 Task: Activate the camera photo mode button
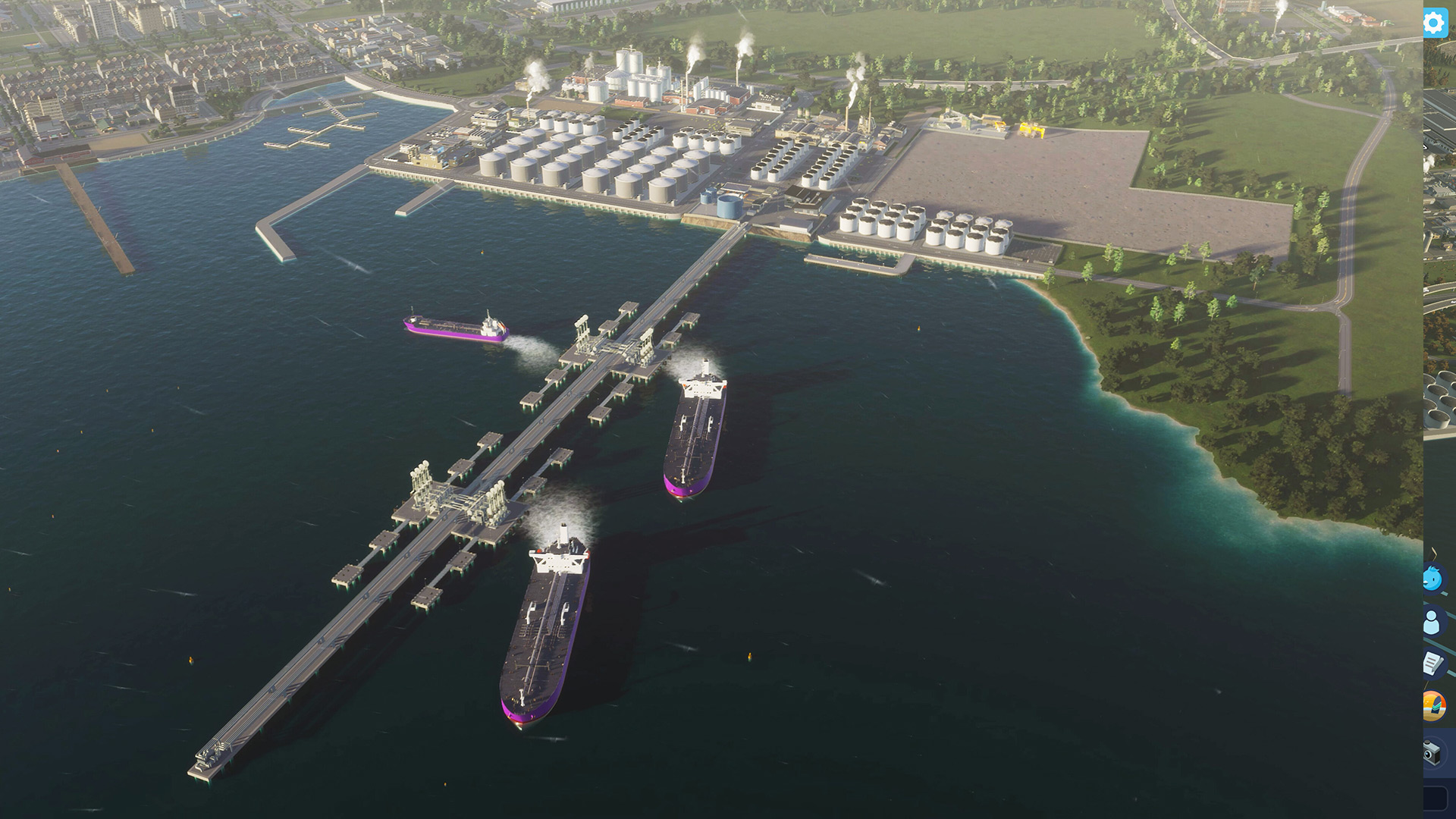pos(1432,752)
